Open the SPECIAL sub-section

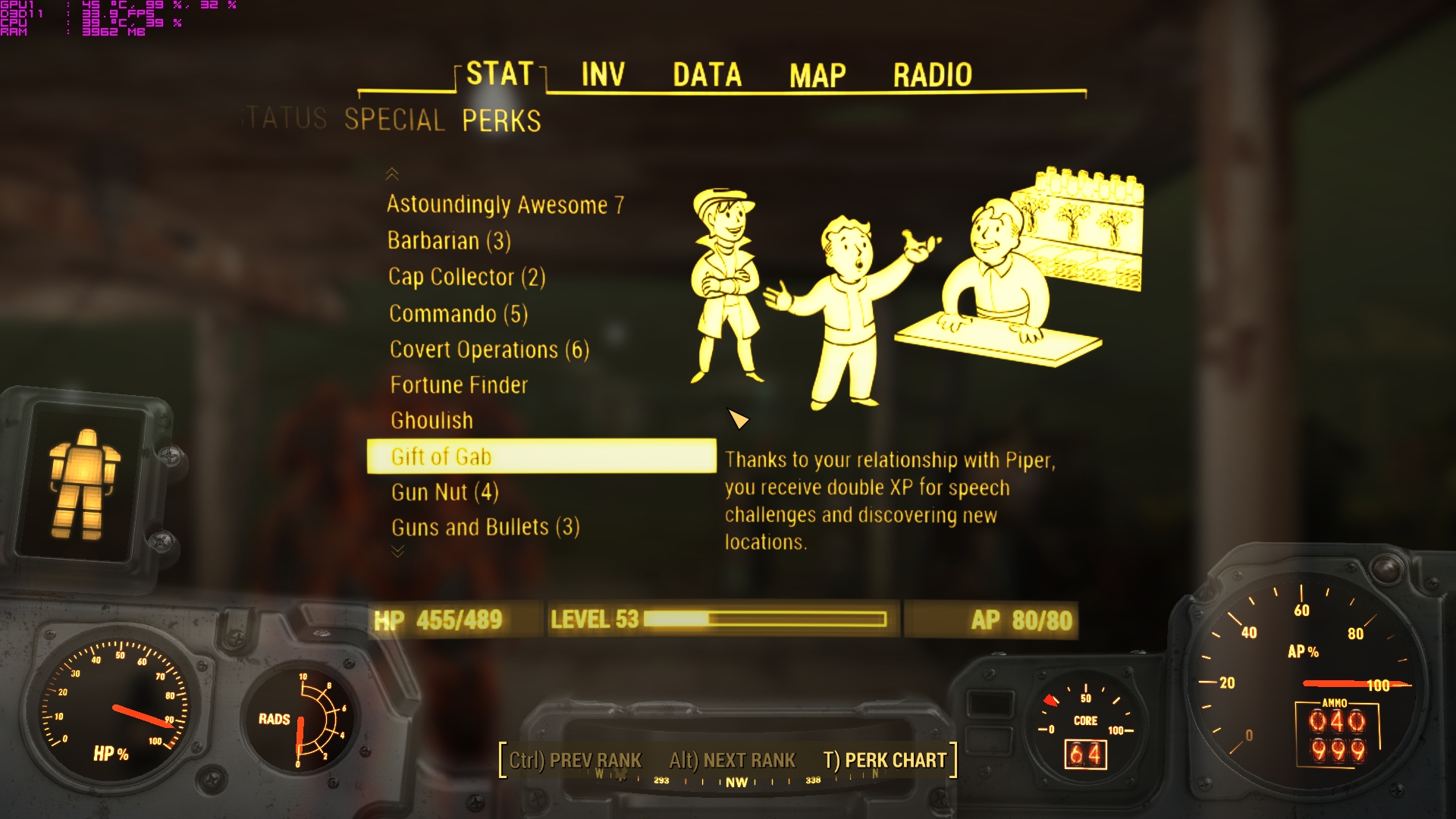click(394, 120)
